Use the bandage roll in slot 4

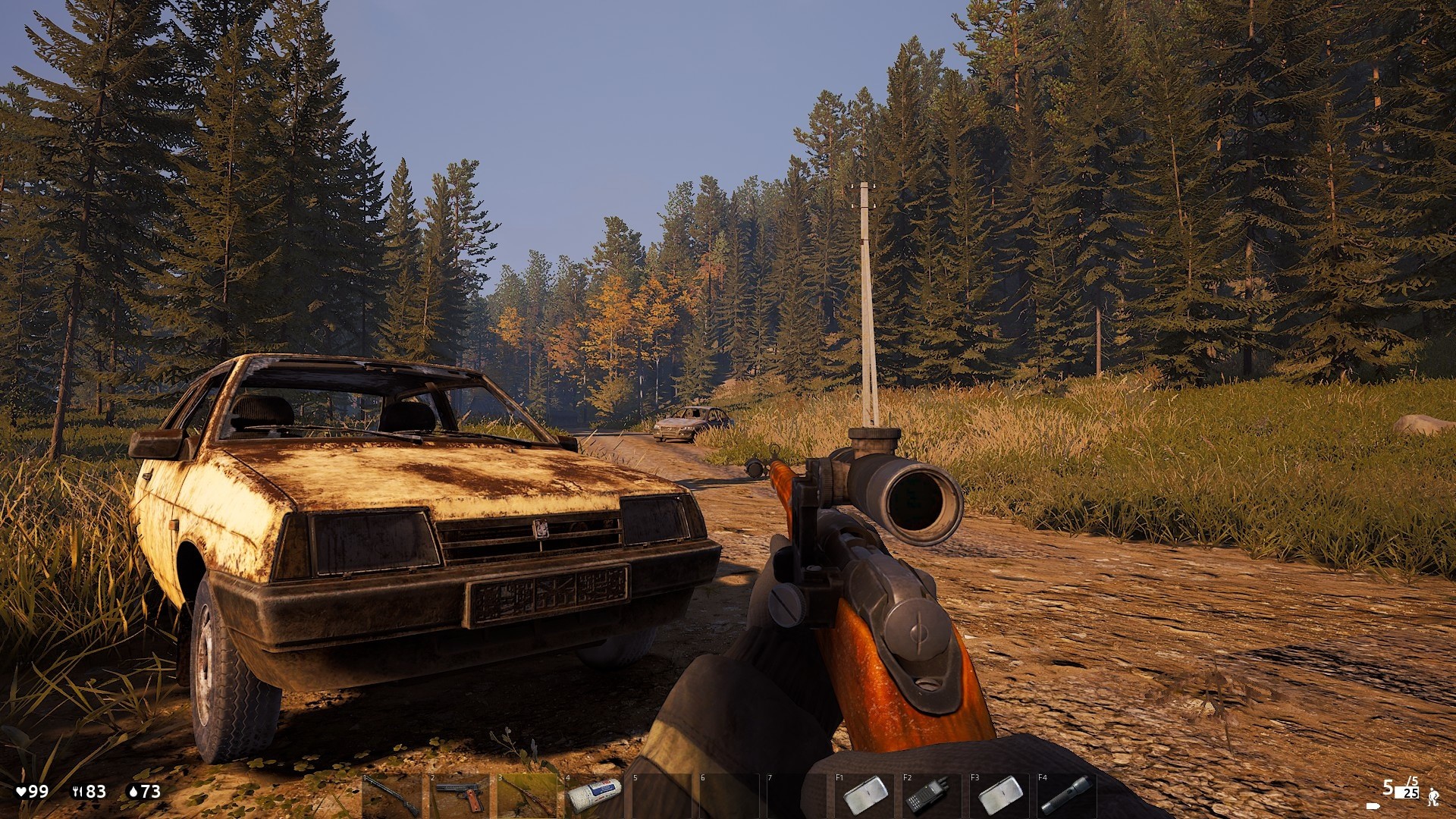[x=595, y=795]
